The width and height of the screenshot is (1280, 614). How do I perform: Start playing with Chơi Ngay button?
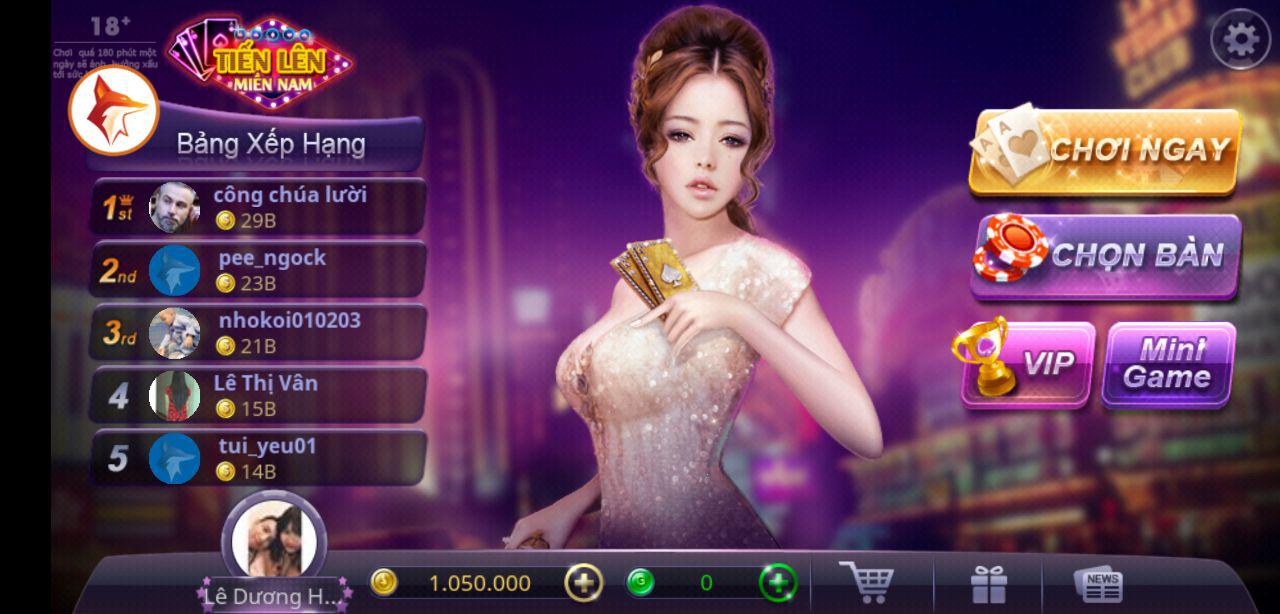[1105, 151]
